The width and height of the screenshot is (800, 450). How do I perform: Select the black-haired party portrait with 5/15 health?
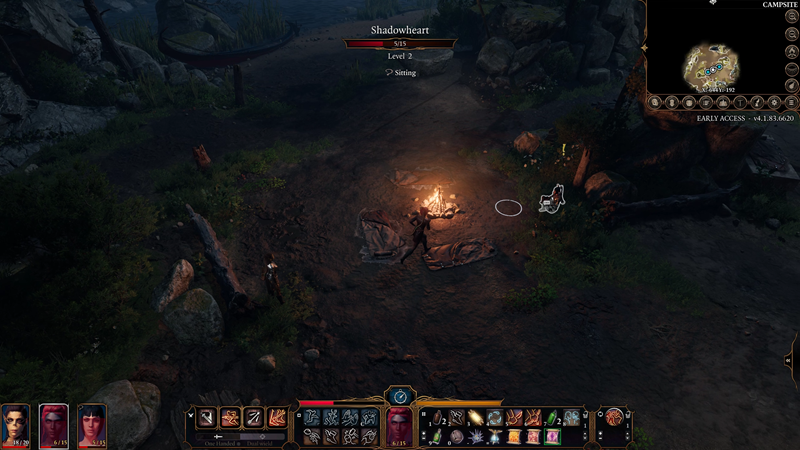(92, 424)
